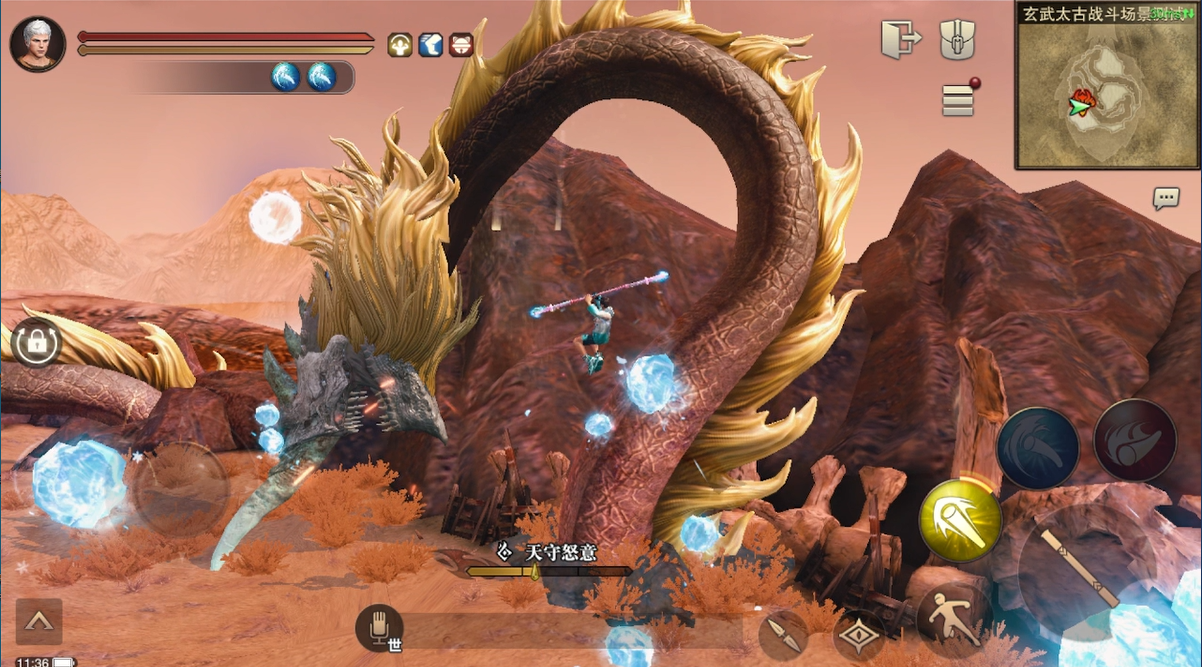Activate the glowing yellow comet skill

pos(960,520)
